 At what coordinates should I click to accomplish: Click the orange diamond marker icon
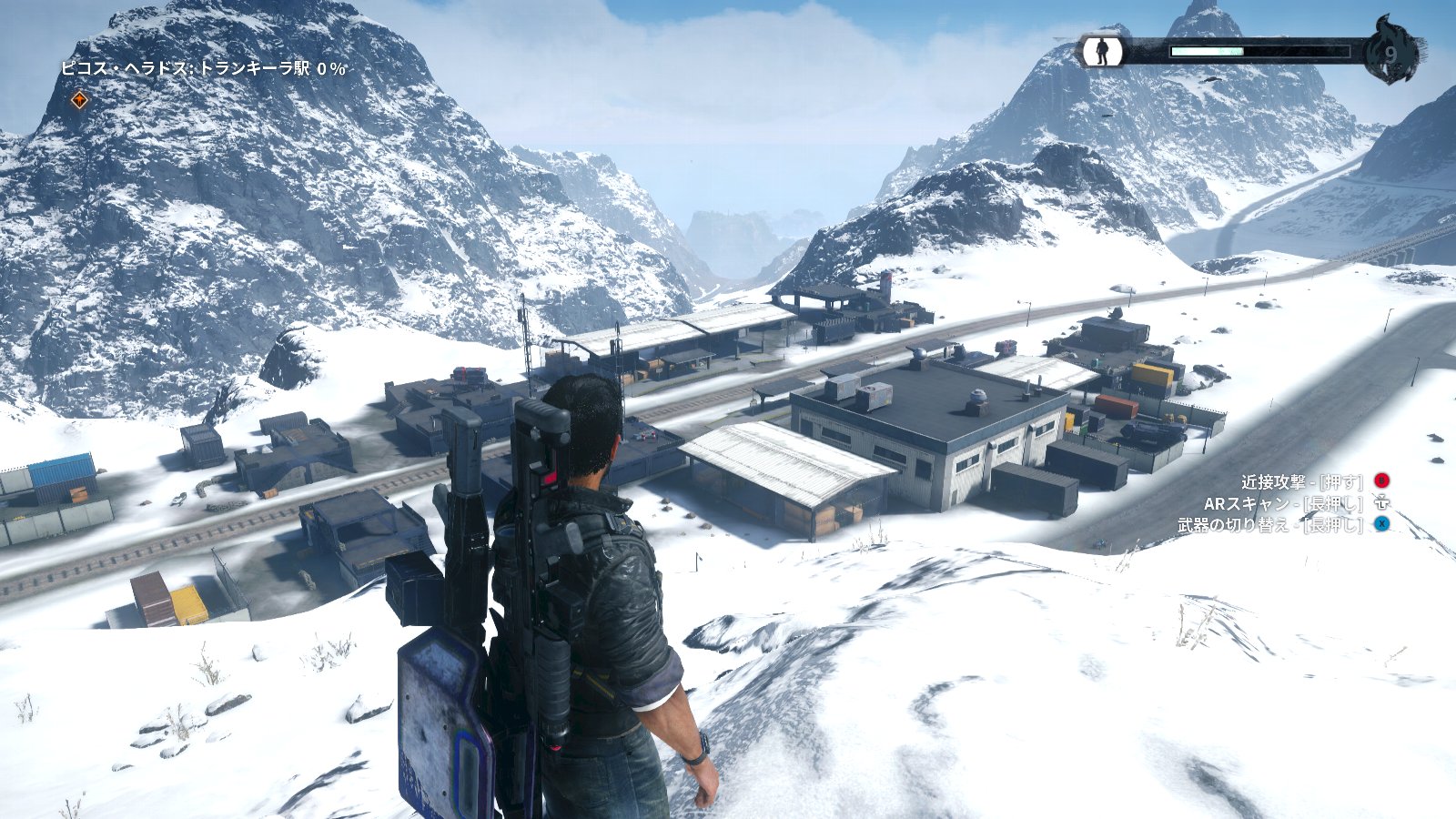click(x=80, y=100)
